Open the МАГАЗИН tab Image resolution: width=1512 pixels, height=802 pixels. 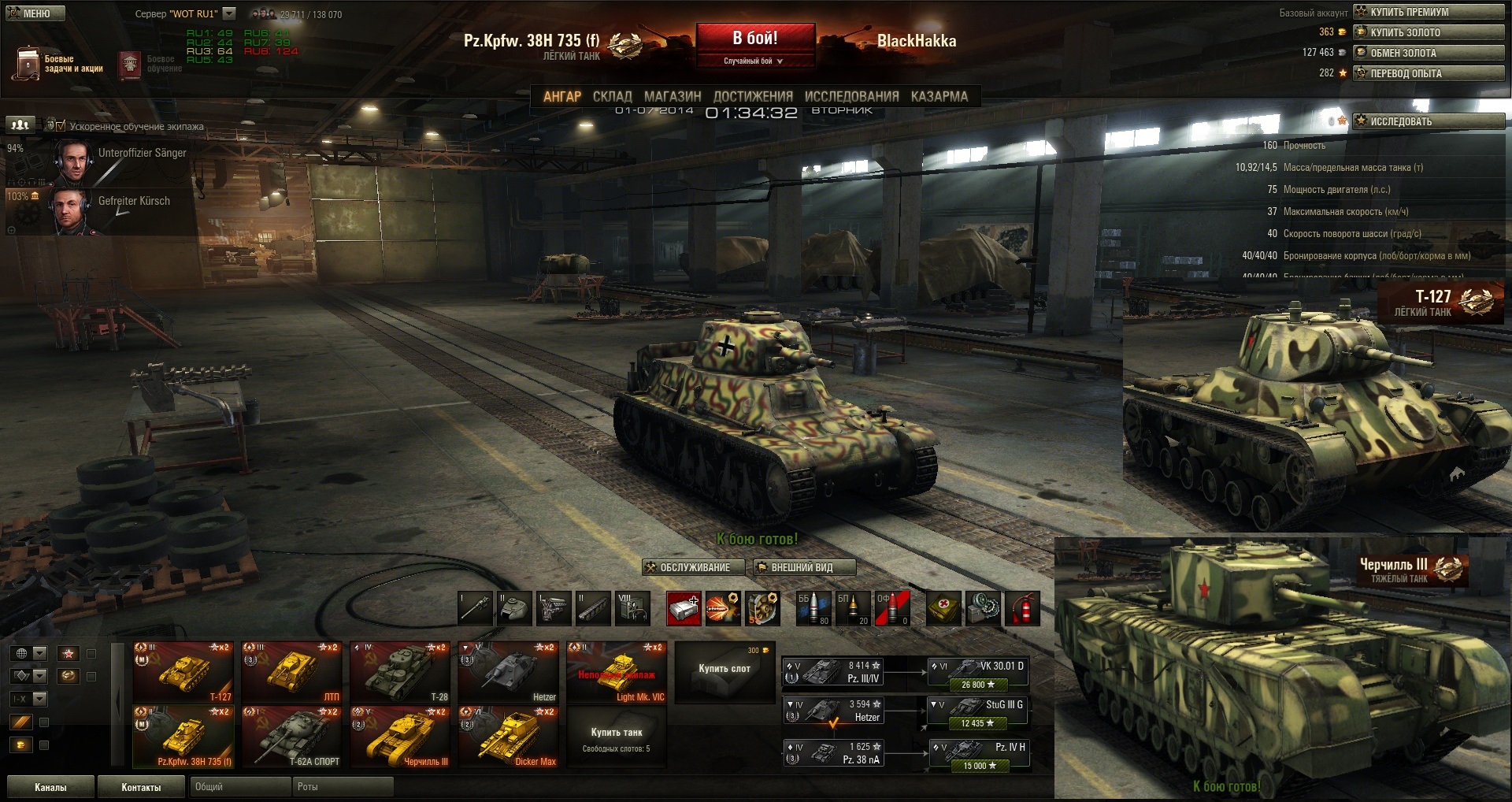[x=672, y=96]
